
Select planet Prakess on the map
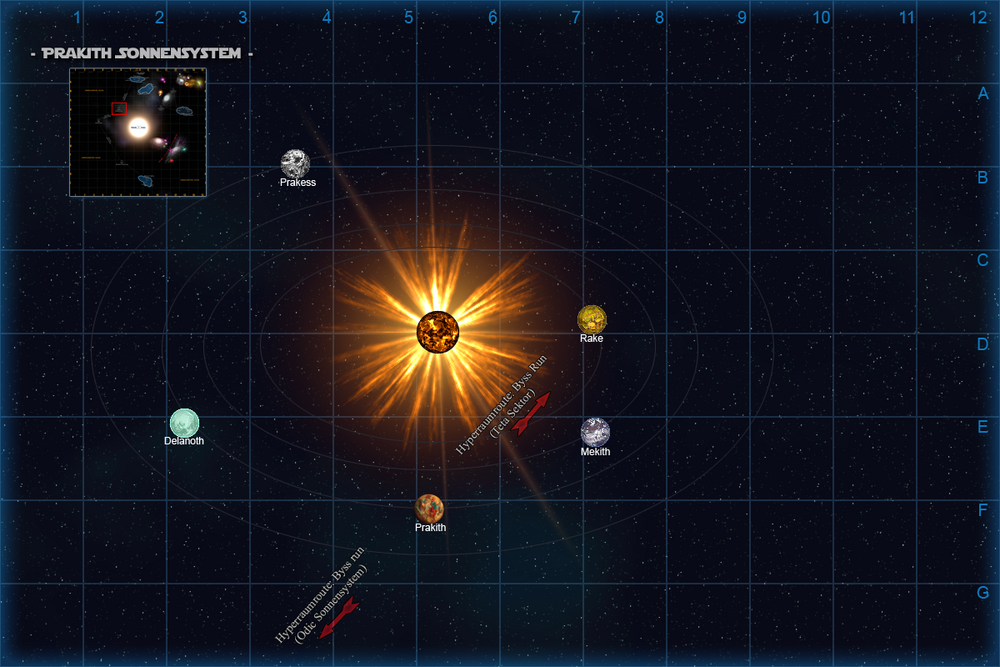tap(296, 163)
